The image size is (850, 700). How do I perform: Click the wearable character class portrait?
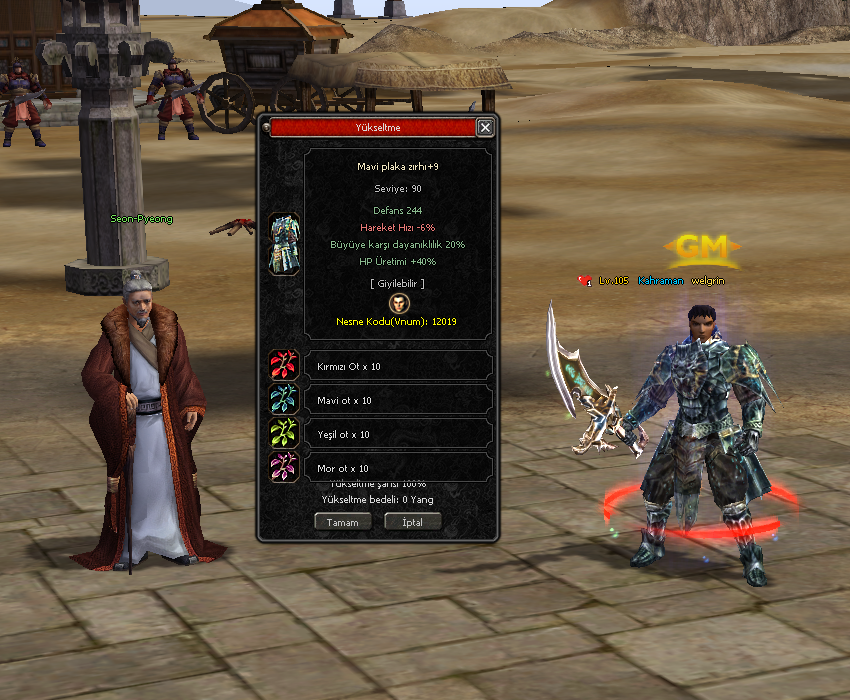[399, 302]
